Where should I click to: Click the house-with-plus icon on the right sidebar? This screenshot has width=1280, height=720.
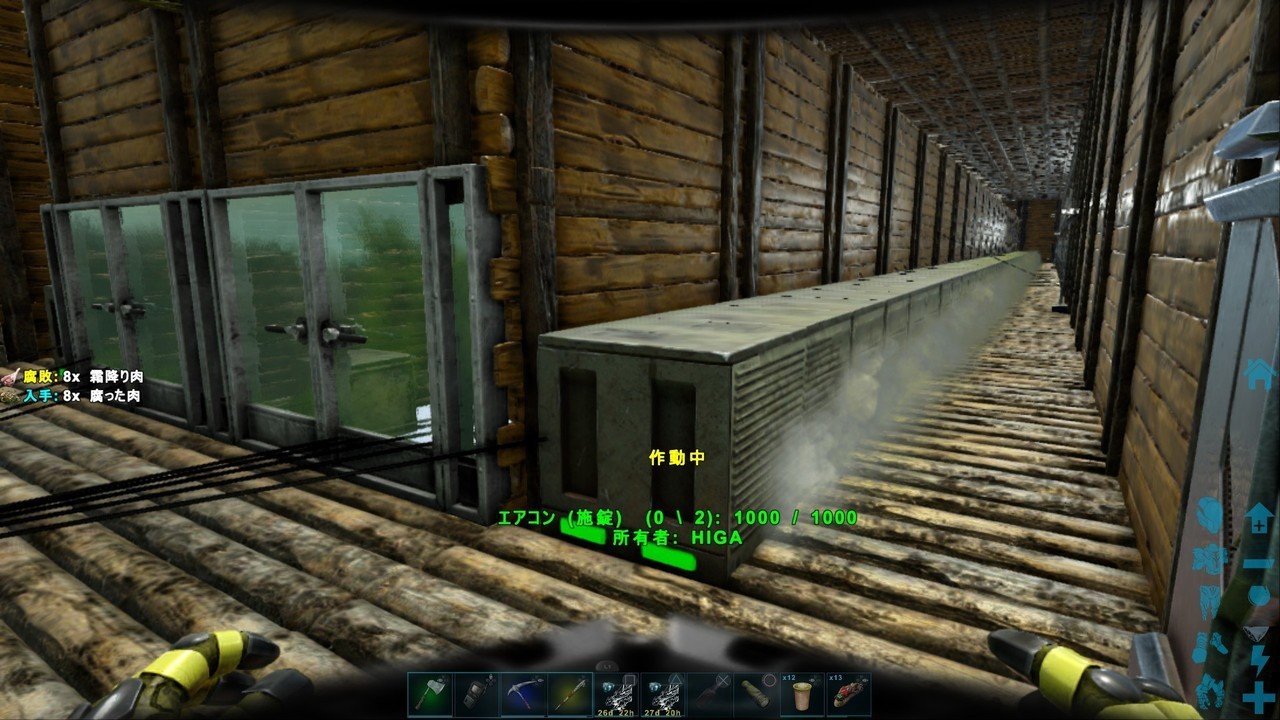[1260, 518]
